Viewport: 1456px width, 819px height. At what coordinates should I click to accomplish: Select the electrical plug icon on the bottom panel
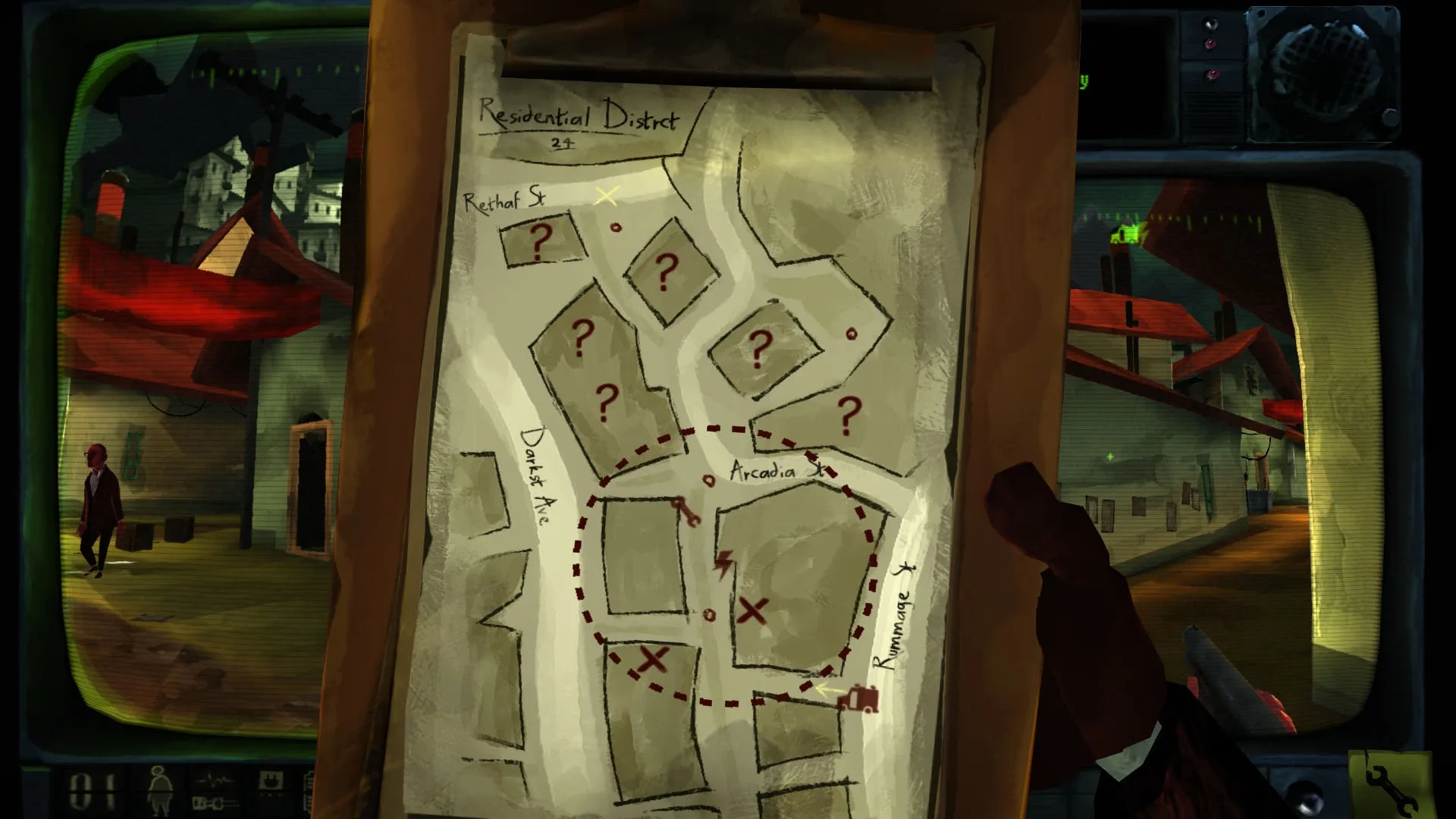pos(271,780)
